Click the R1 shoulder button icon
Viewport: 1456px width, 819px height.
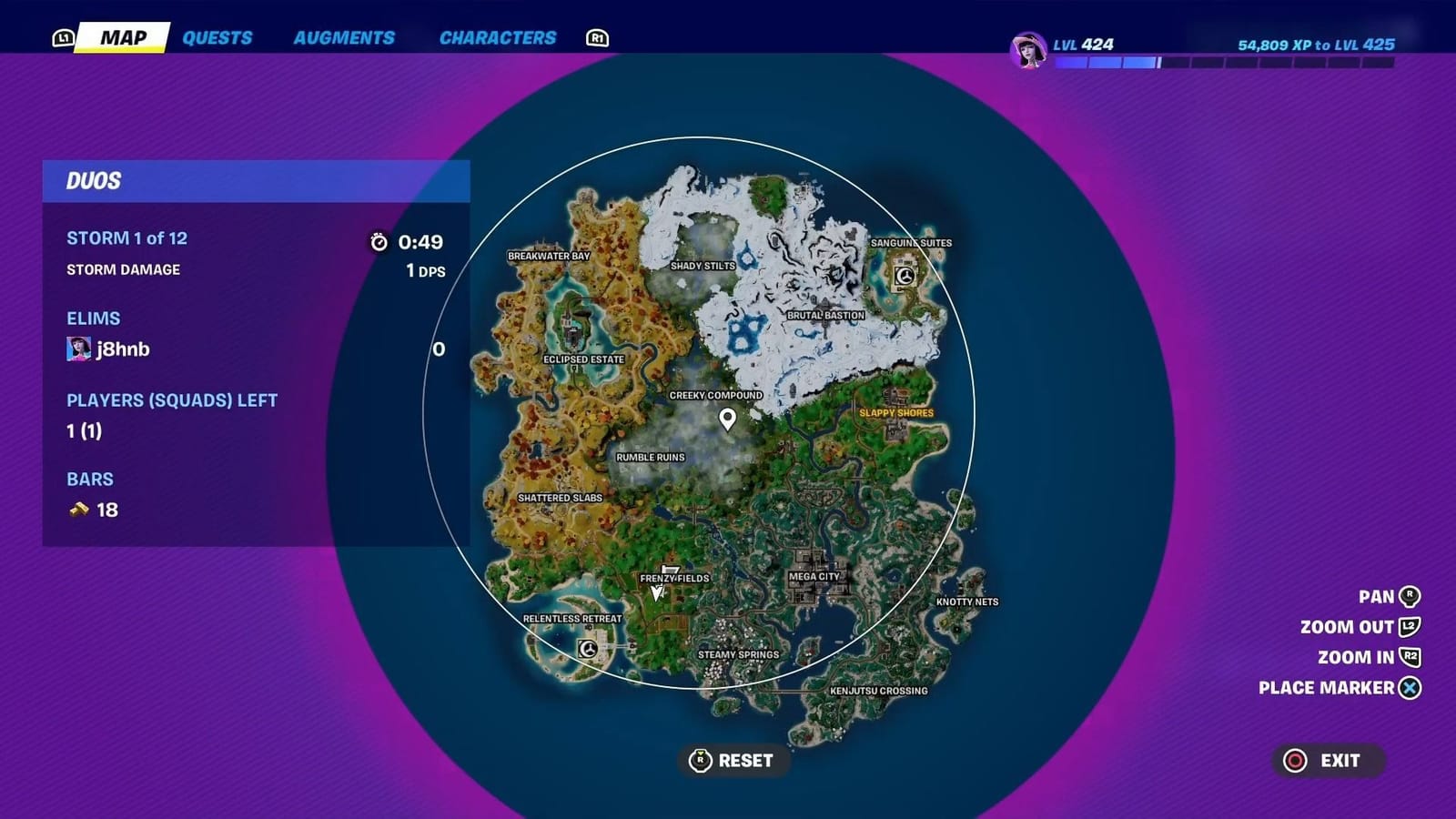[597, 37]
